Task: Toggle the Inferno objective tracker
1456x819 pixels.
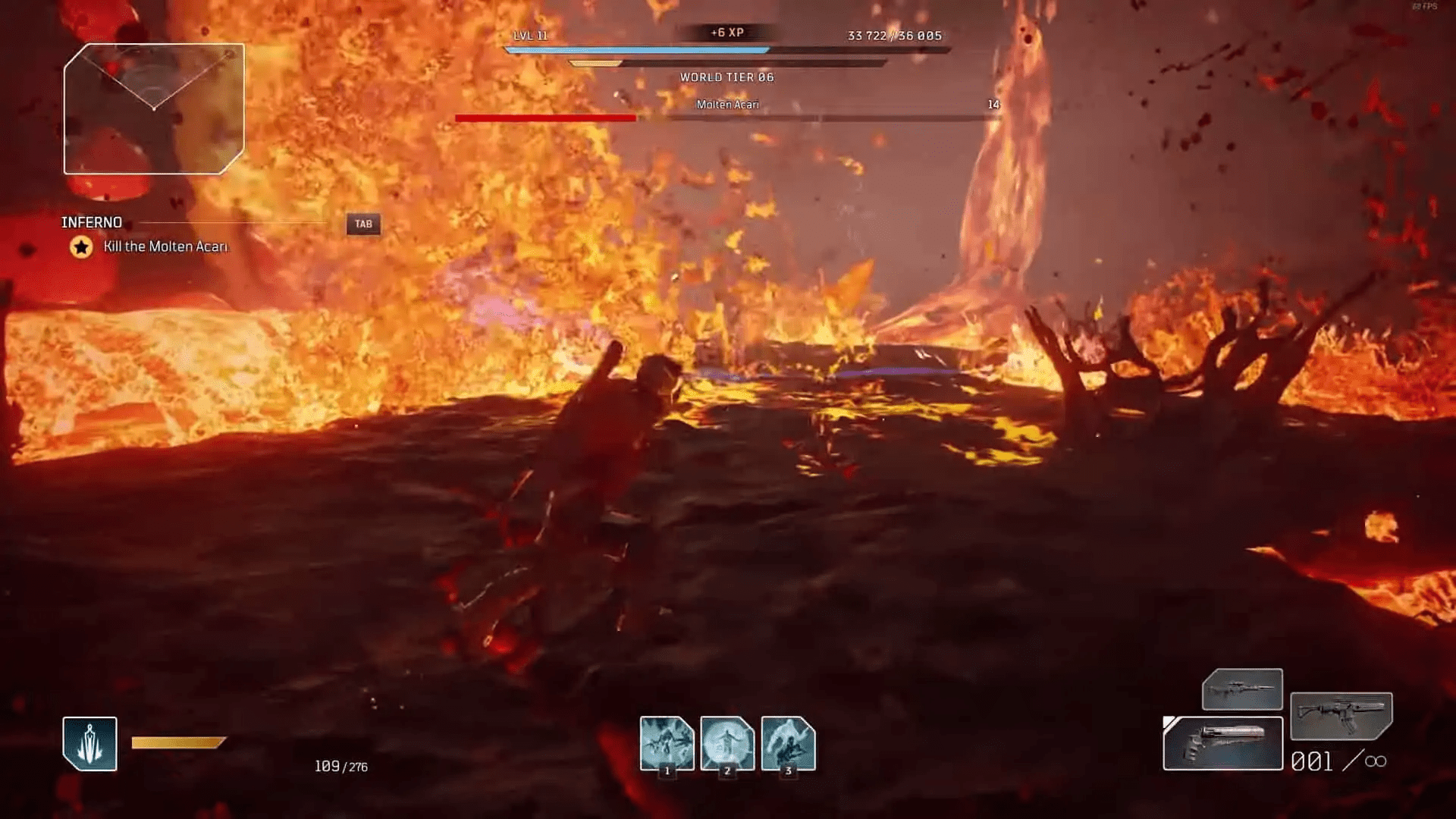Action: [91, 222]
